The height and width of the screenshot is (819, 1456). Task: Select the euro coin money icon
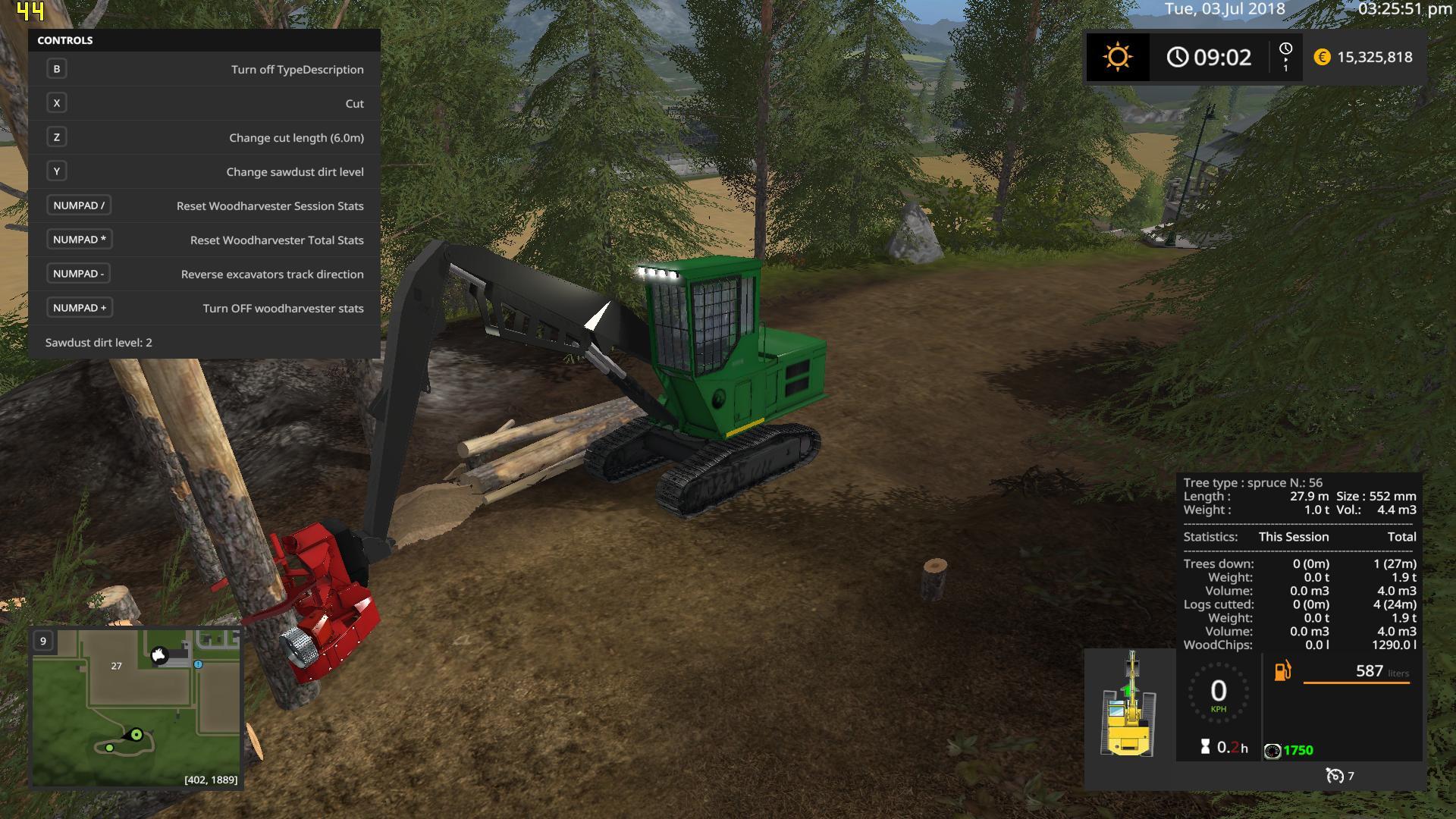click(x=1322, y=58)
